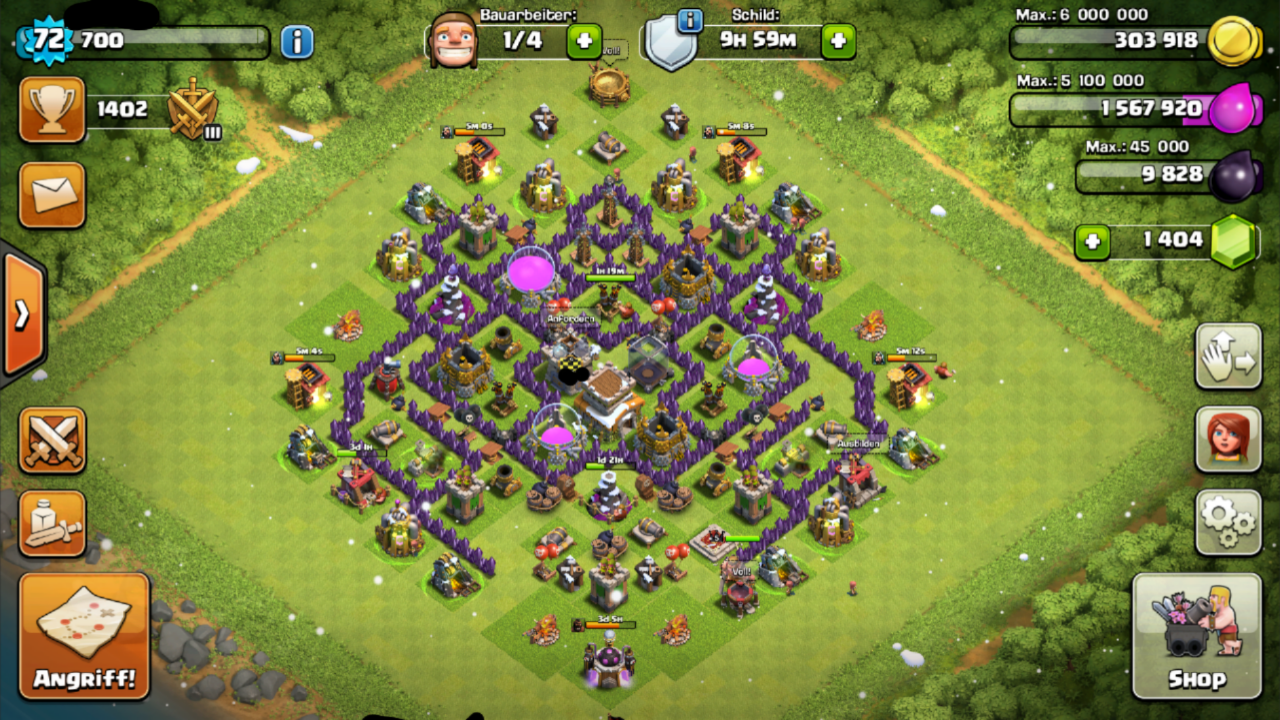The height and width of the screenshot is (720, 1280).
Task: Open the army overview button below swords
Action: (x=52, y=523)
